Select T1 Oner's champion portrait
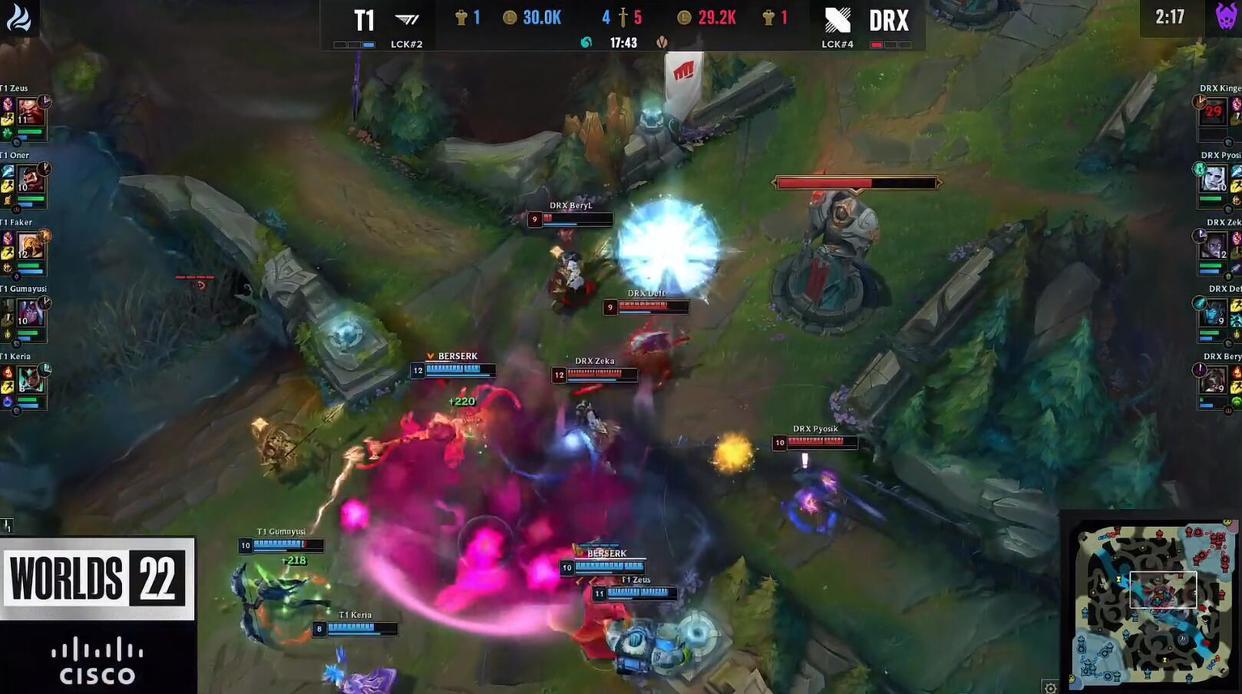 pyautogui.click(x=31, y=179)
